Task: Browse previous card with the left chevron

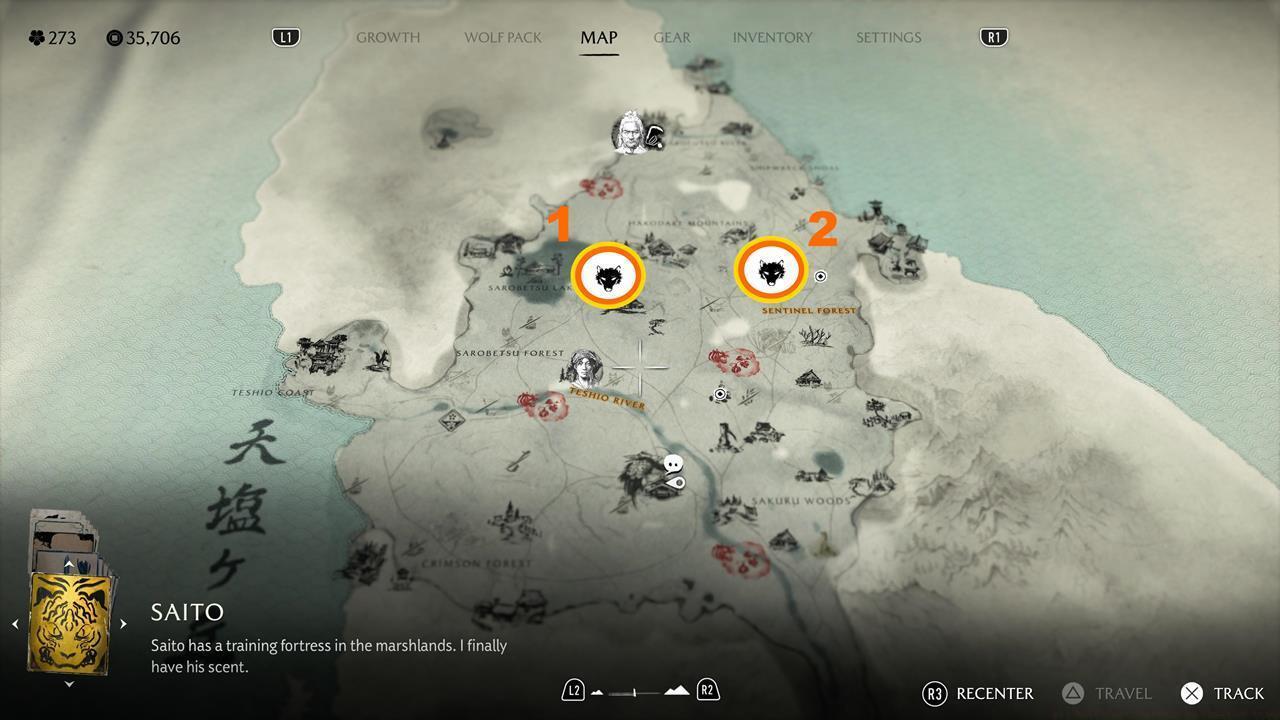Action: coord(16,623)
